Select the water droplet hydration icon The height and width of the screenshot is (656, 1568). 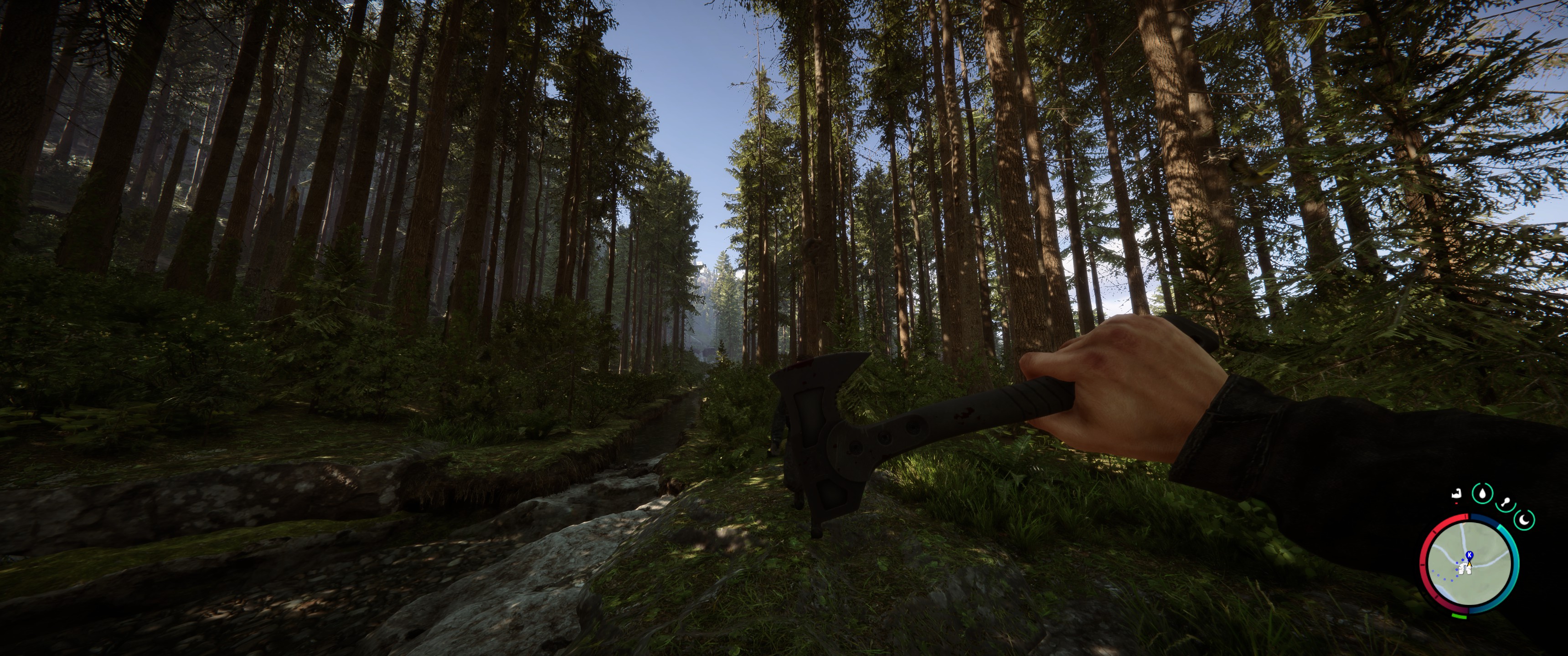tap(1483, 493)
